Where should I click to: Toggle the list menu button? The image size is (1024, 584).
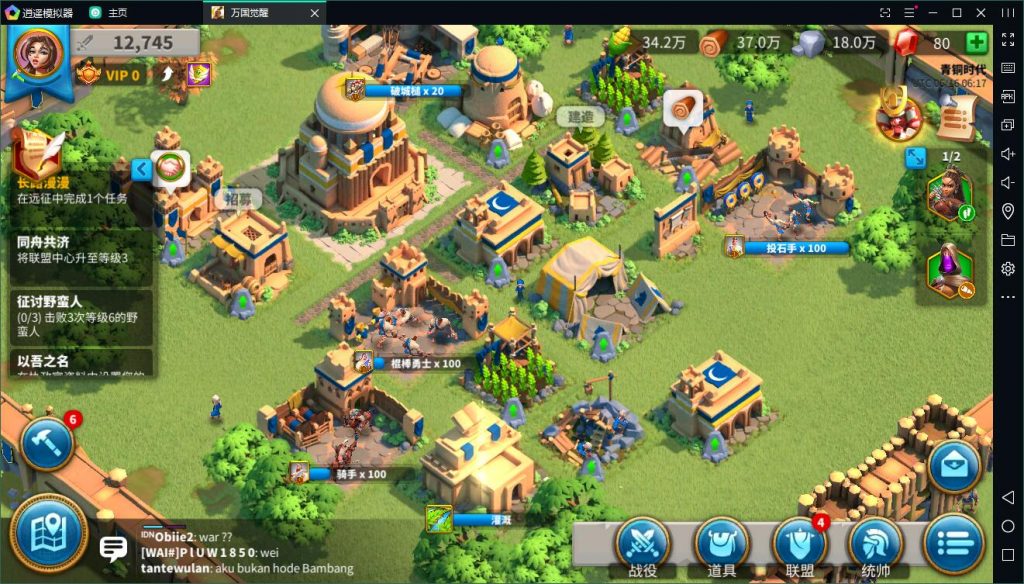pyautogui.click(x=953, y=546)
